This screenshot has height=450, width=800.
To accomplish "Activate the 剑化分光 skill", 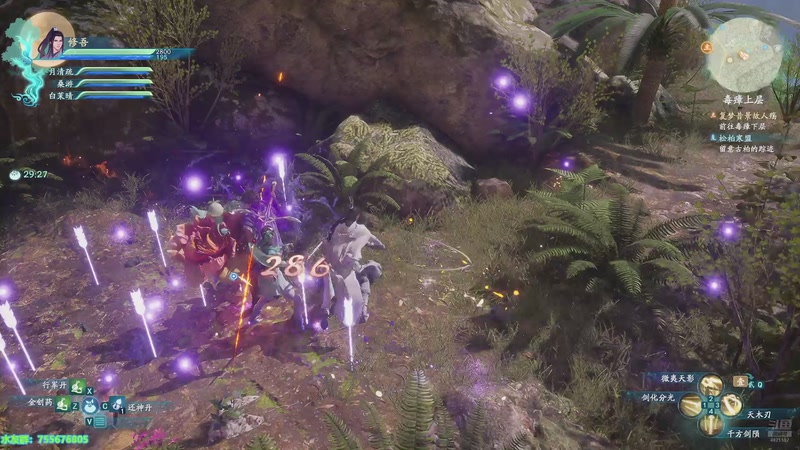I will [691, 405].
